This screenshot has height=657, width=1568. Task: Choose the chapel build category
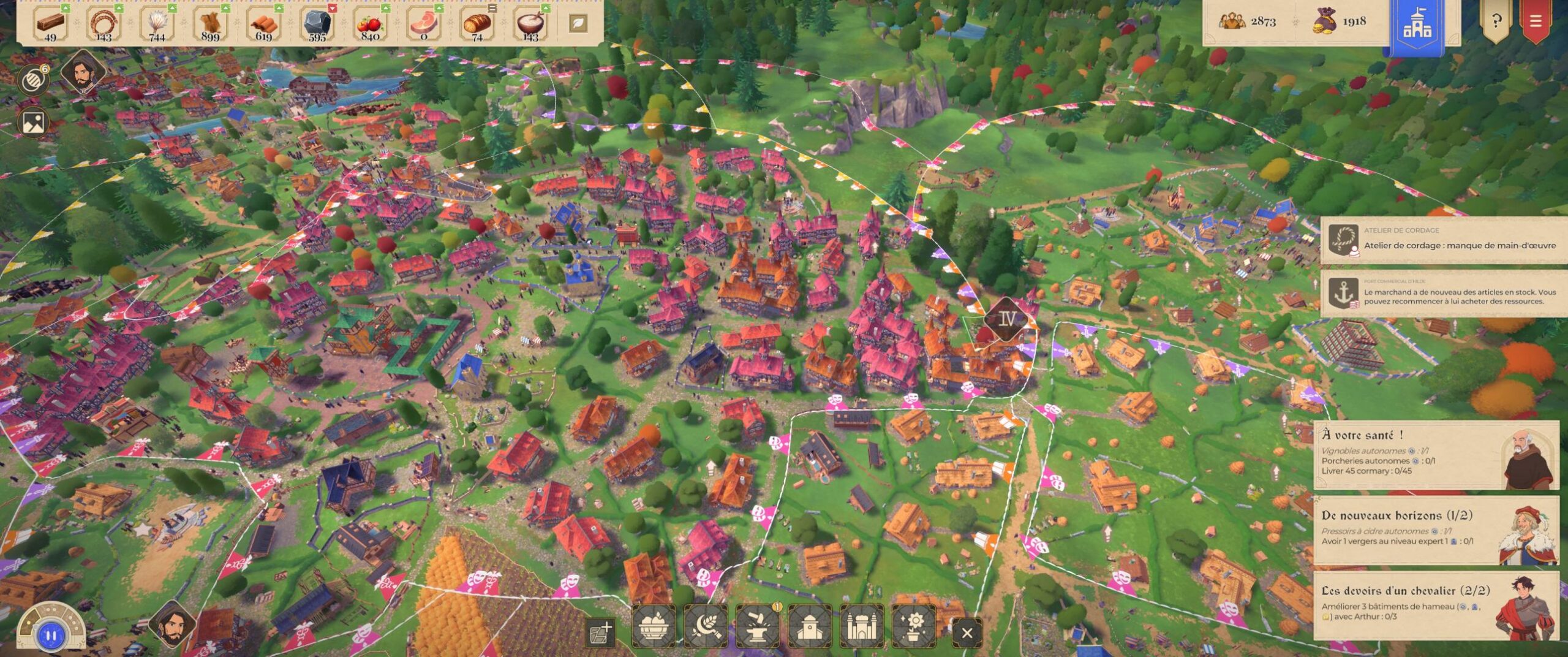(x=810, y=626)
